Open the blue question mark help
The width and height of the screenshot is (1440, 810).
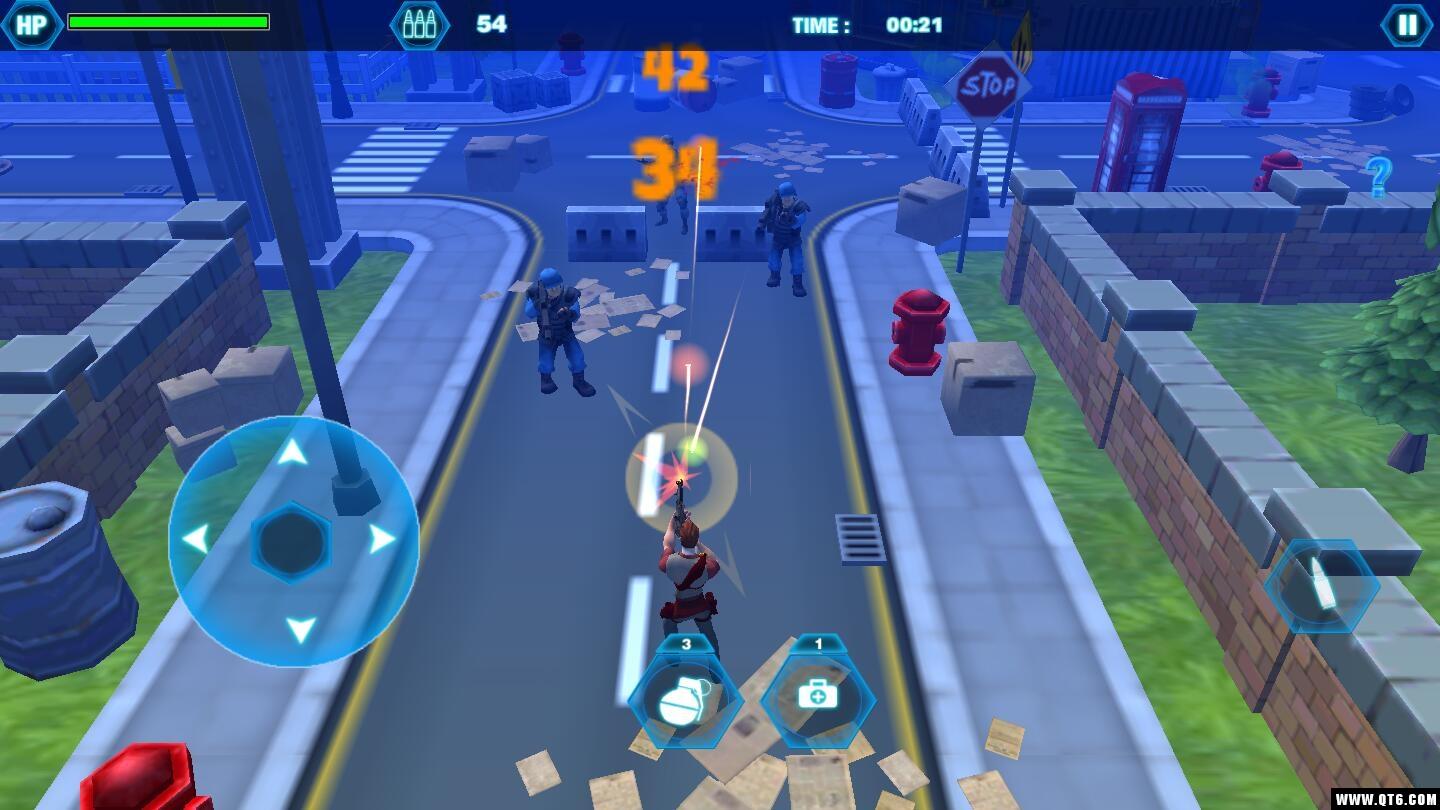coord(1379,178)
